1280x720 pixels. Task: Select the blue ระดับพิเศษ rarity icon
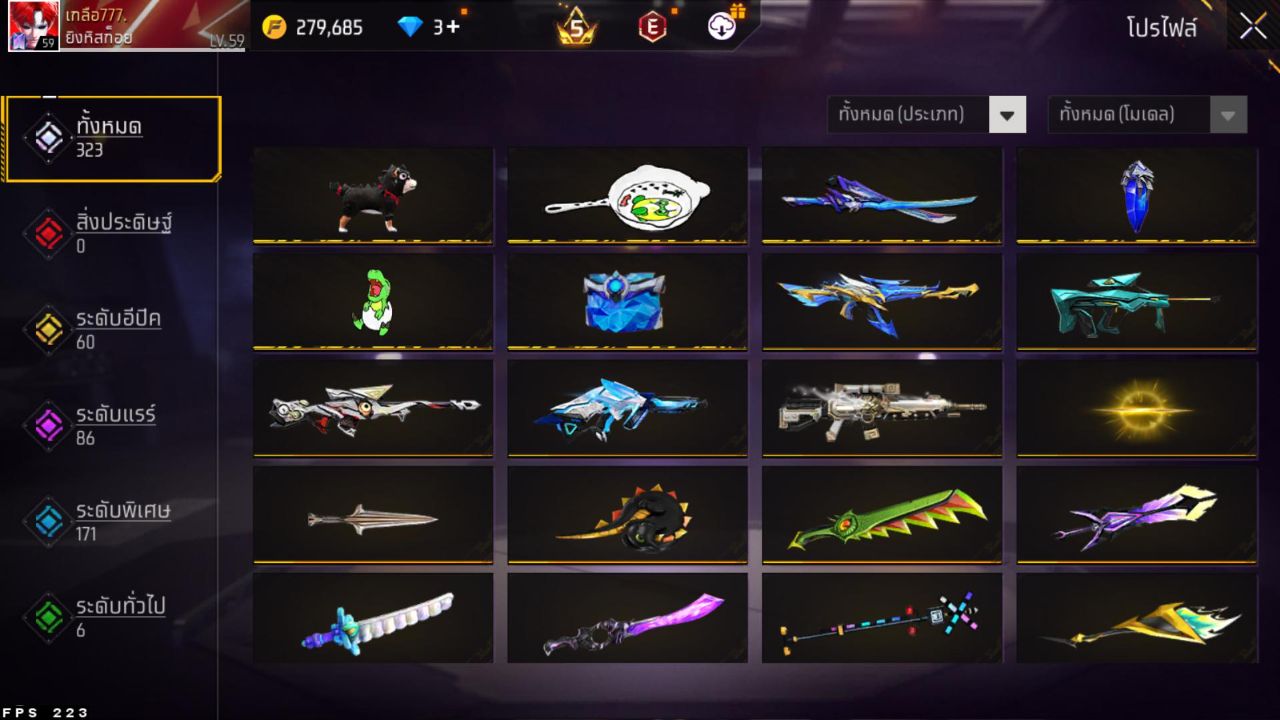(x=47, y=518)
